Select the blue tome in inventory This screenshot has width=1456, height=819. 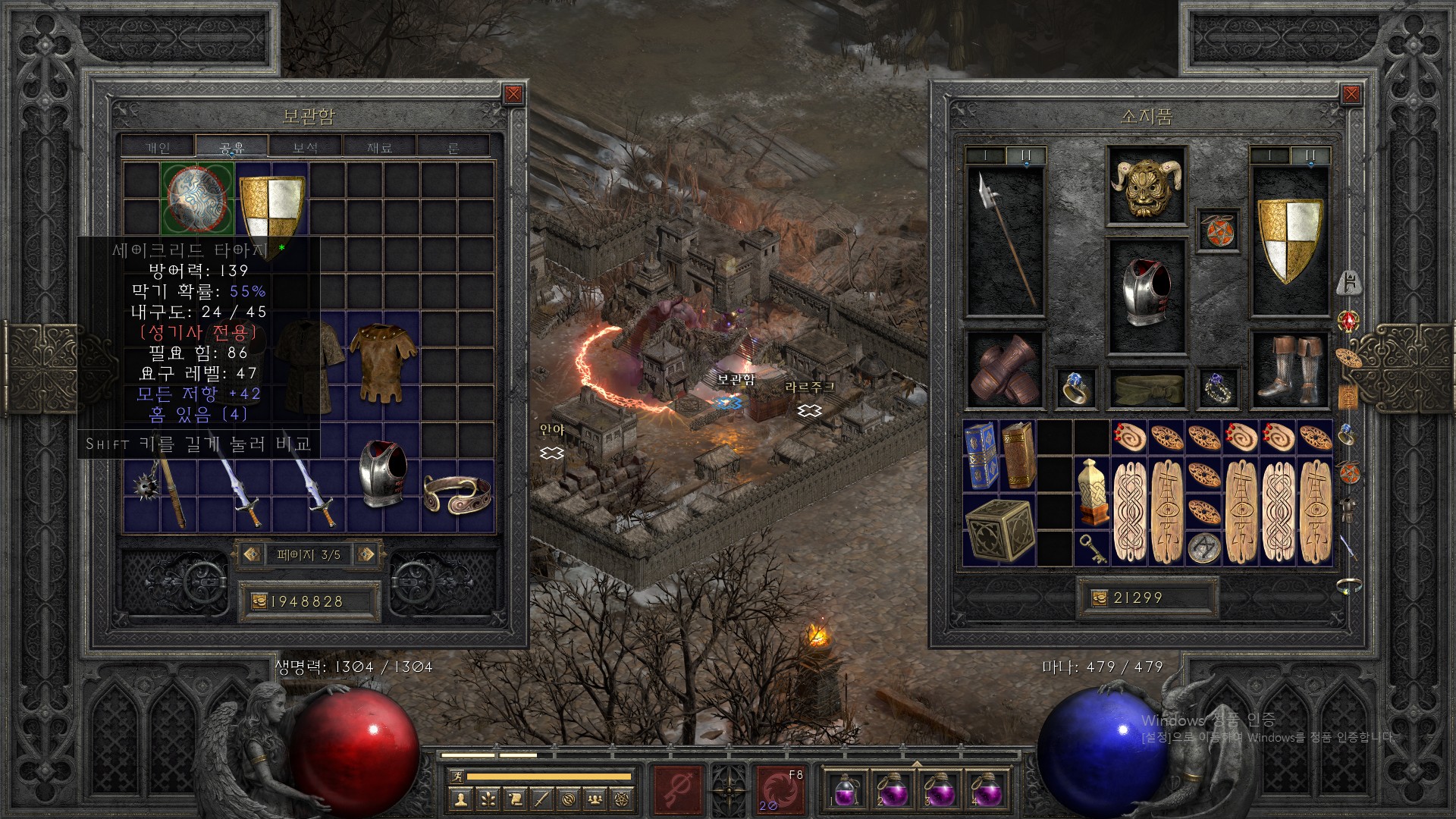[x=981, y=455]
